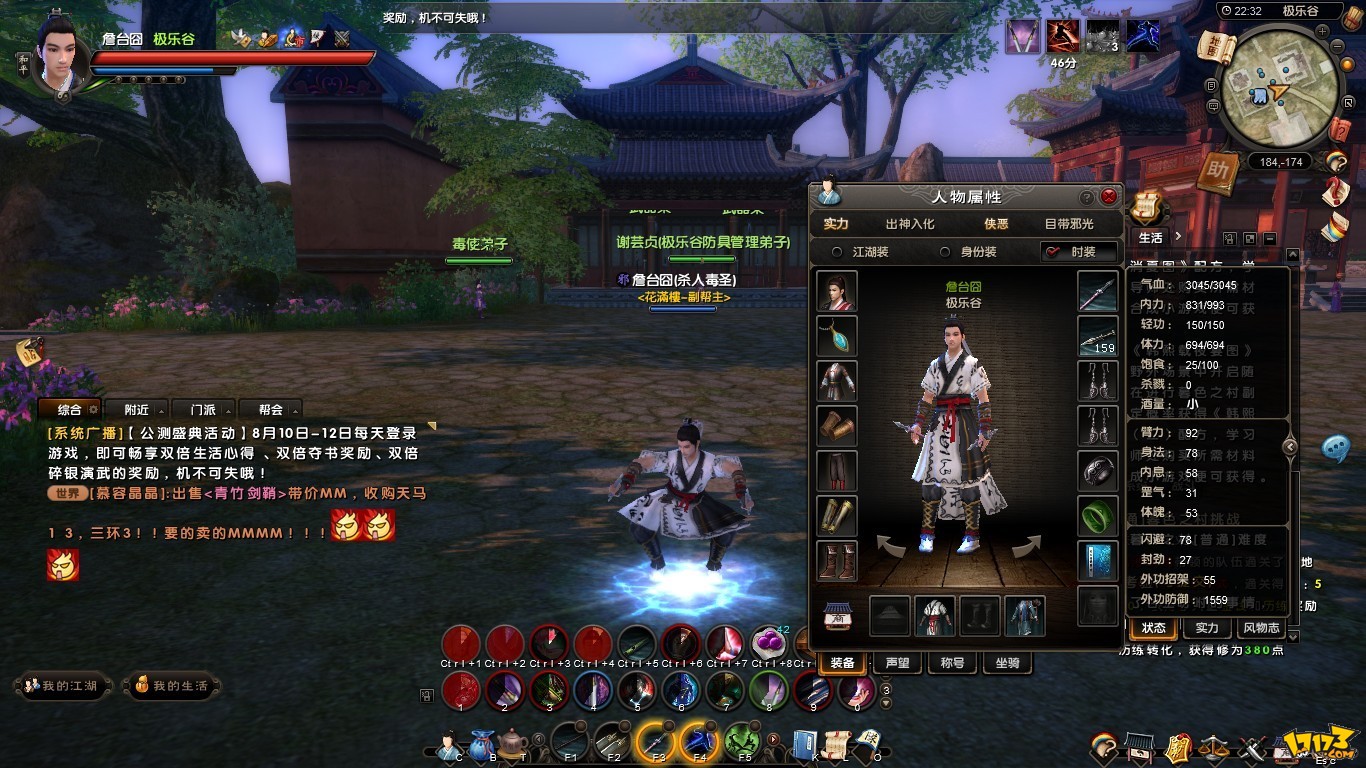This screenshot has height=768, width=1366.
Task: Open the blue pouch bag icon
Action: (x=482, y=744)
